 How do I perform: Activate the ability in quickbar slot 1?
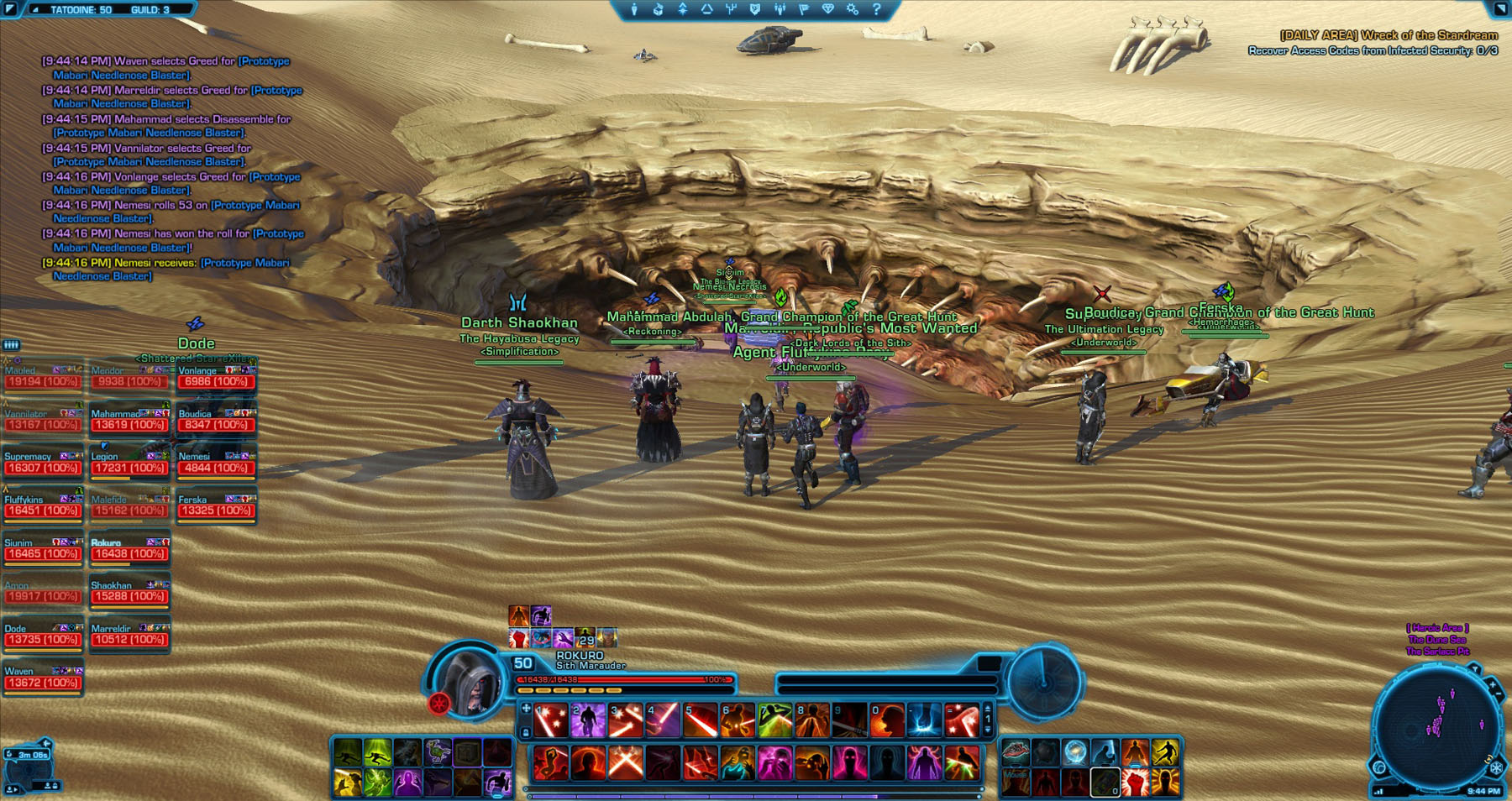[551, 721]
